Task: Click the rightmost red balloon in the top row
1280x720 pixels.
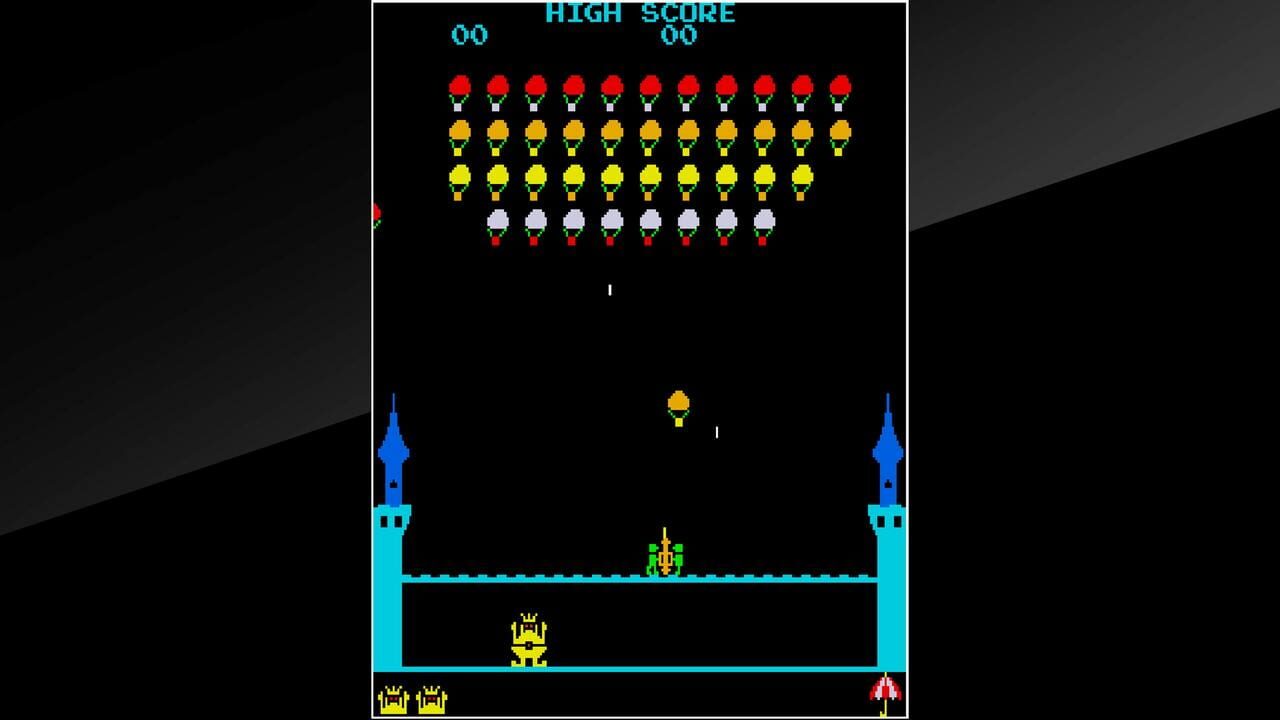Action: (x=843, y=82)
